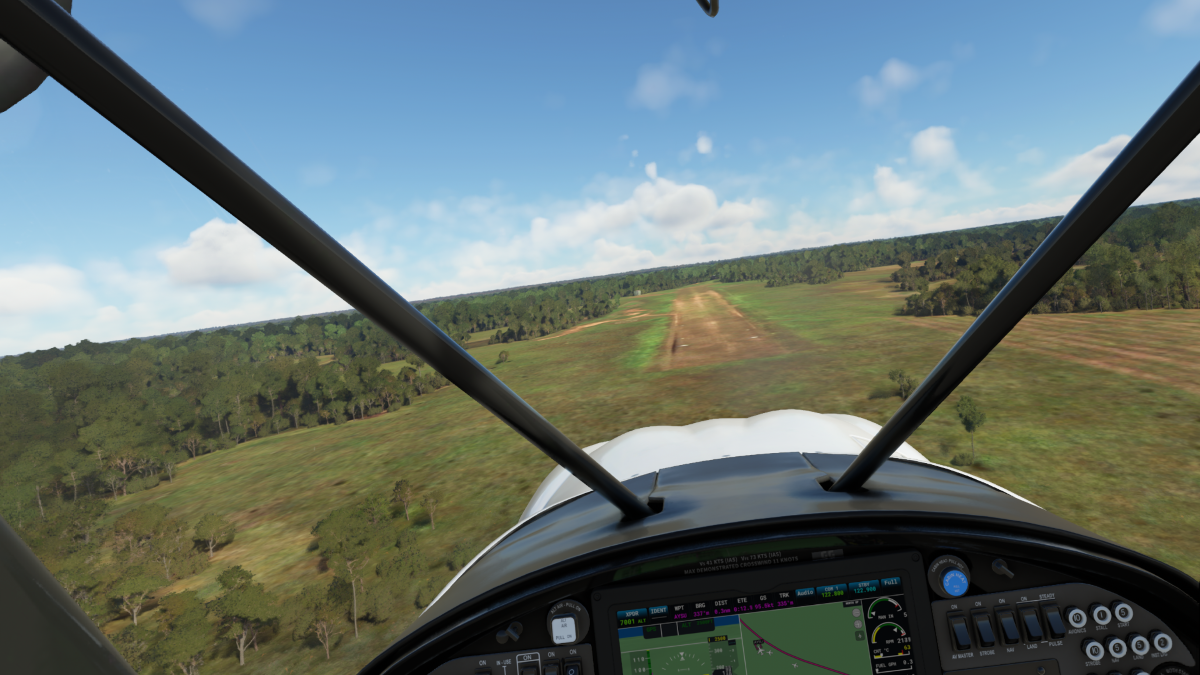Toggle the STEADY/PULSE rocker switch
Screen dimensions: 1200x675
tap(1054, 621)
